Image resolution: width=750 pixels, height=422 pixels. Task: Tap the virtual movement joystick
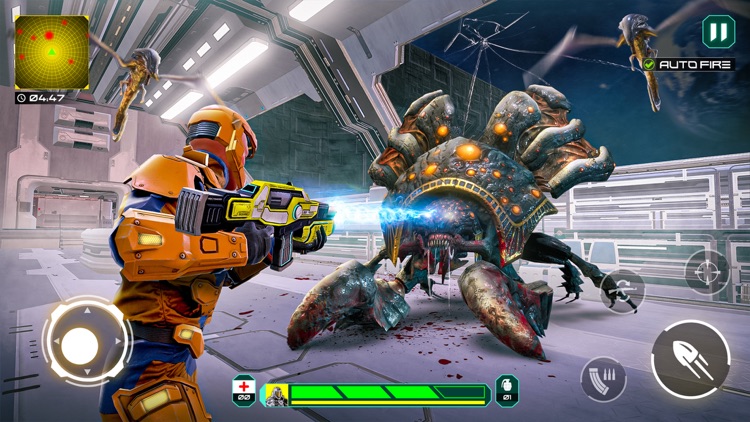[81, 342]
